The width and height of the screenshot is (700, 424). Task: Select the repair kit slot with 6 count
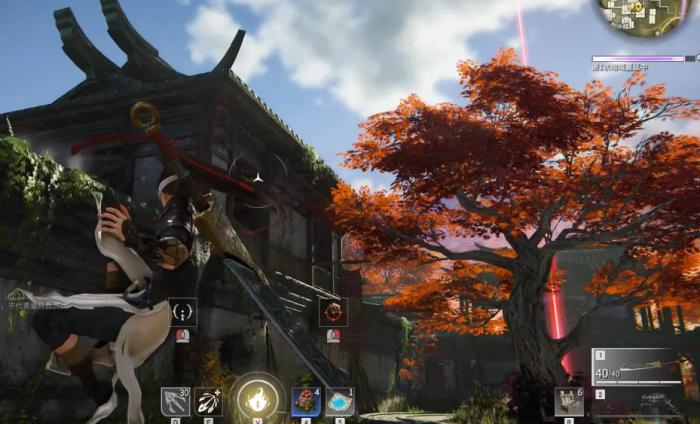pyautogui.click(x=569, y=402)
